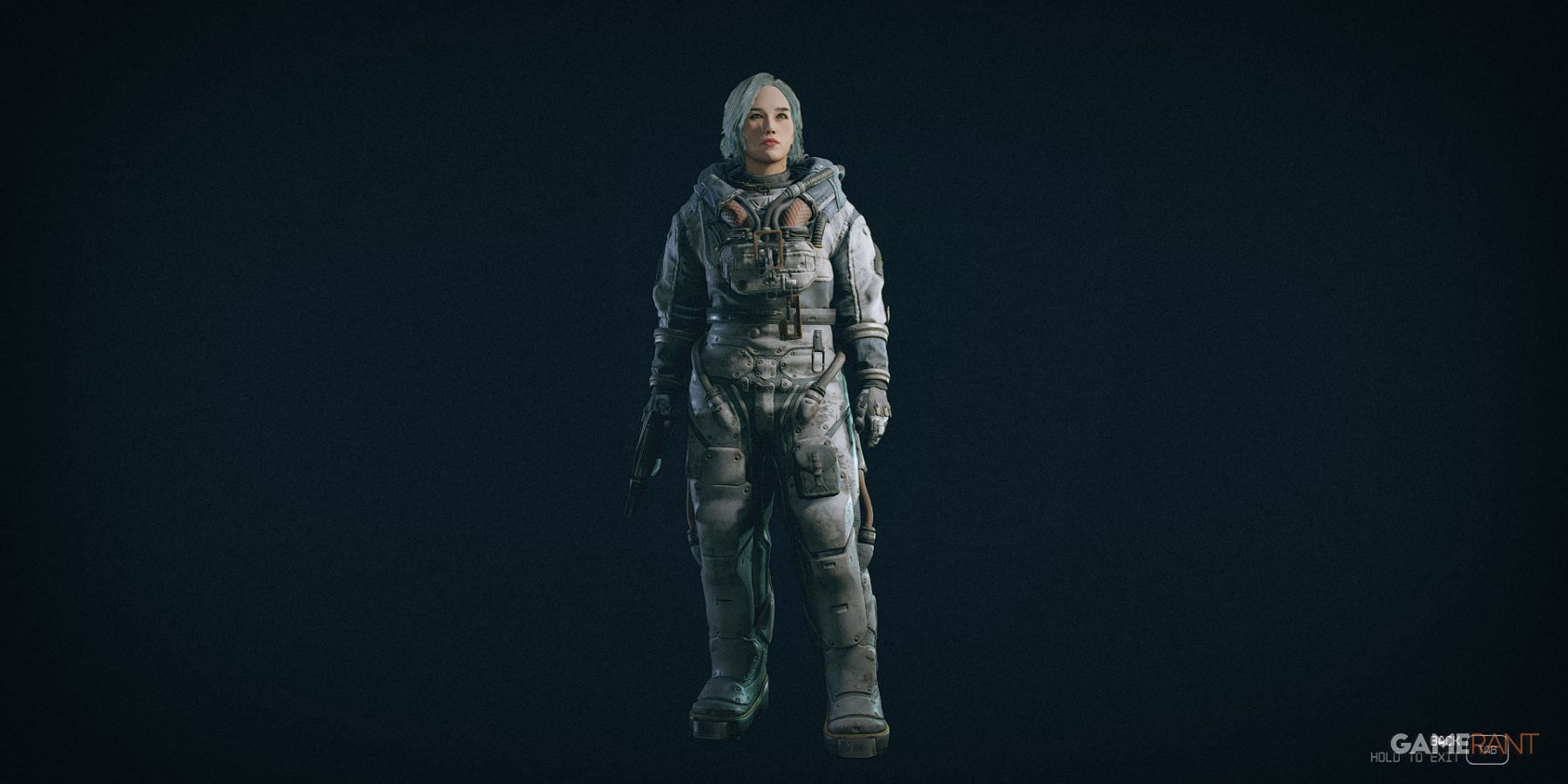
Task: Click the TAB key icon near BACK
Action: click(1487, 747)
